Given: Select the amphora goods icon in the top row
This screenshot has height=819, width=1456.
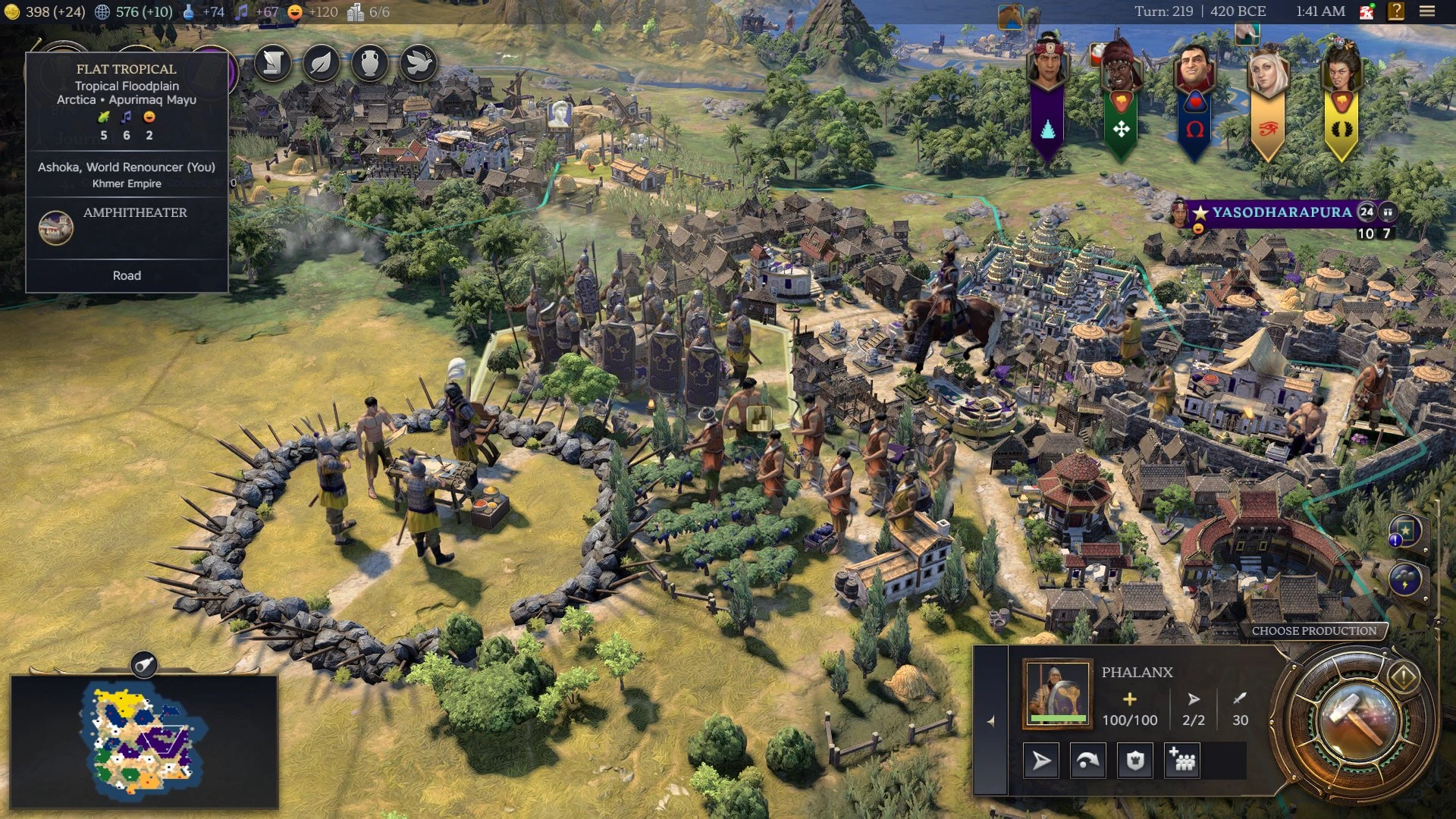Looking at the screenshot, I should tap(369, 64).
